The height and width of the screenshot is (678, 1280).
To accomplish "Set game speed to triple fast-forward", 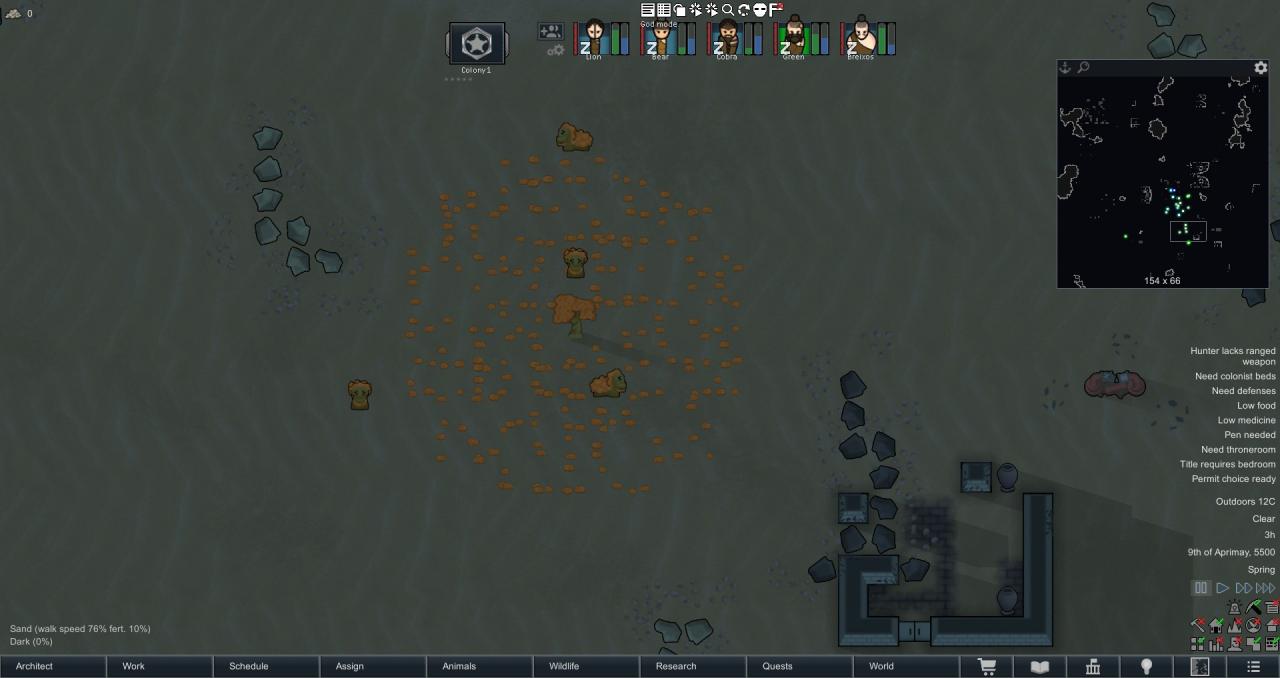I will (1265, 588).
